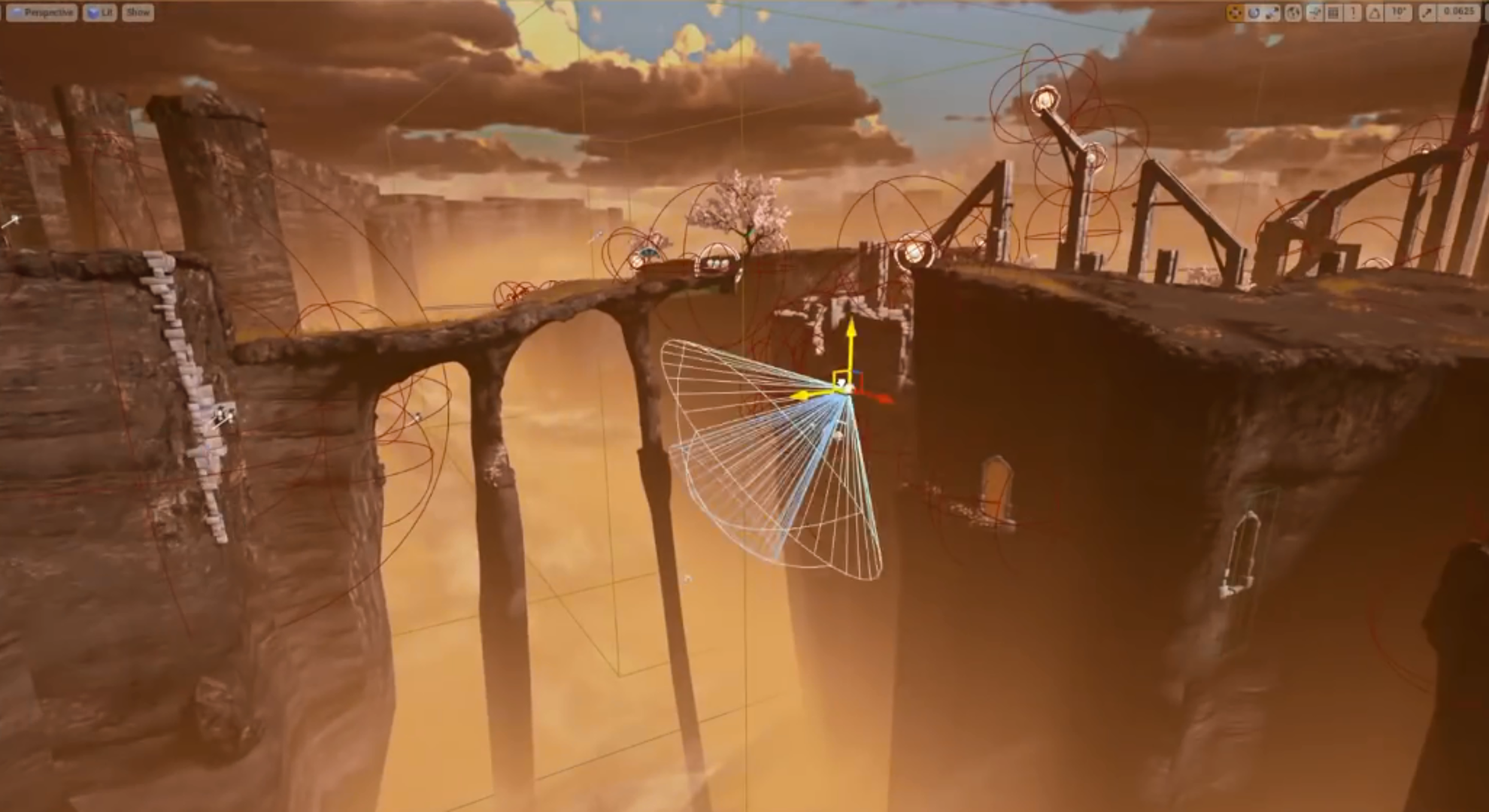Open the surface snapping options
Viewport: 1489px width, 812px height.
pos(1315,13)
